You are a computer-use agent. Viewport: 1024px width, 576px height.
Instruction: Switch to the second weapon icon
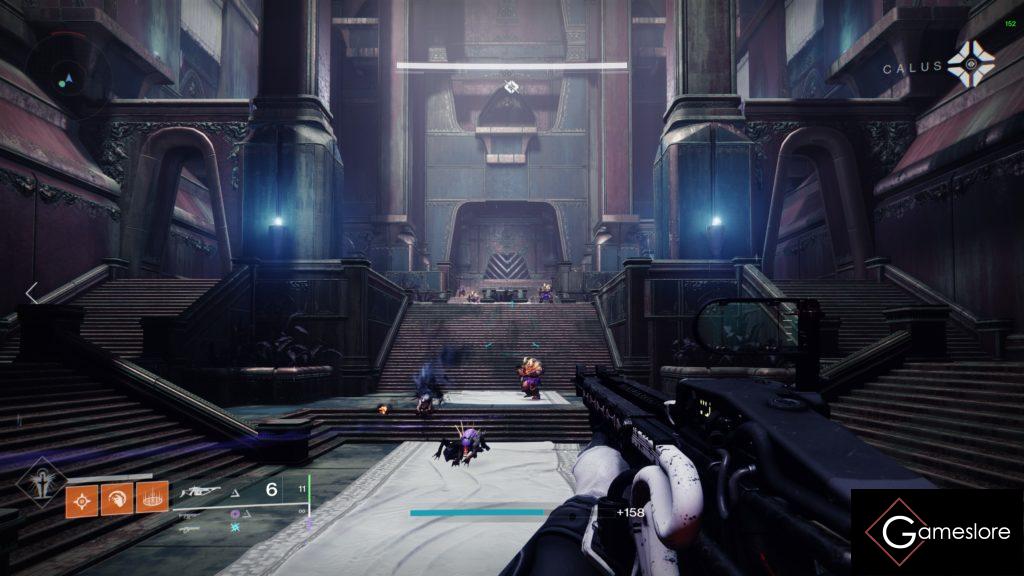pyautogui.click(x=193, y=514)
